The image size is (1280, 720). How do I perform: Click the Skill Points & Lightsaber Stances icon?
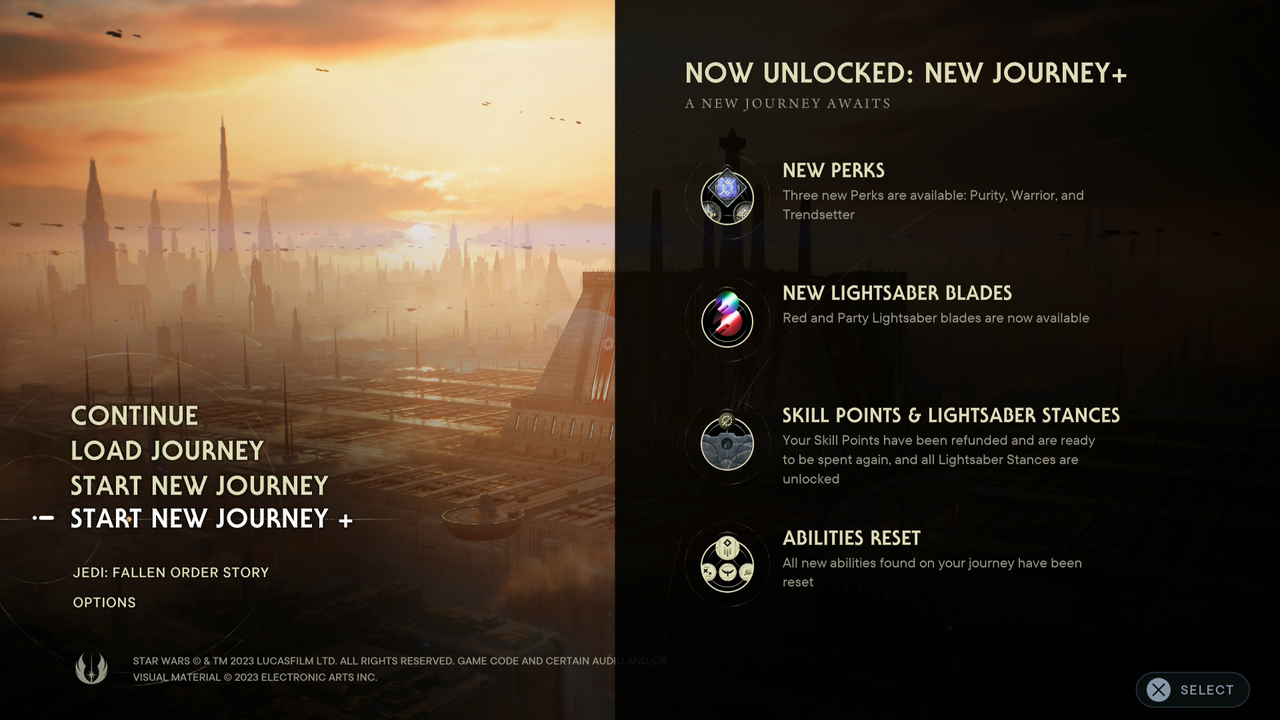pyautogui.click(x=727, y=443)
